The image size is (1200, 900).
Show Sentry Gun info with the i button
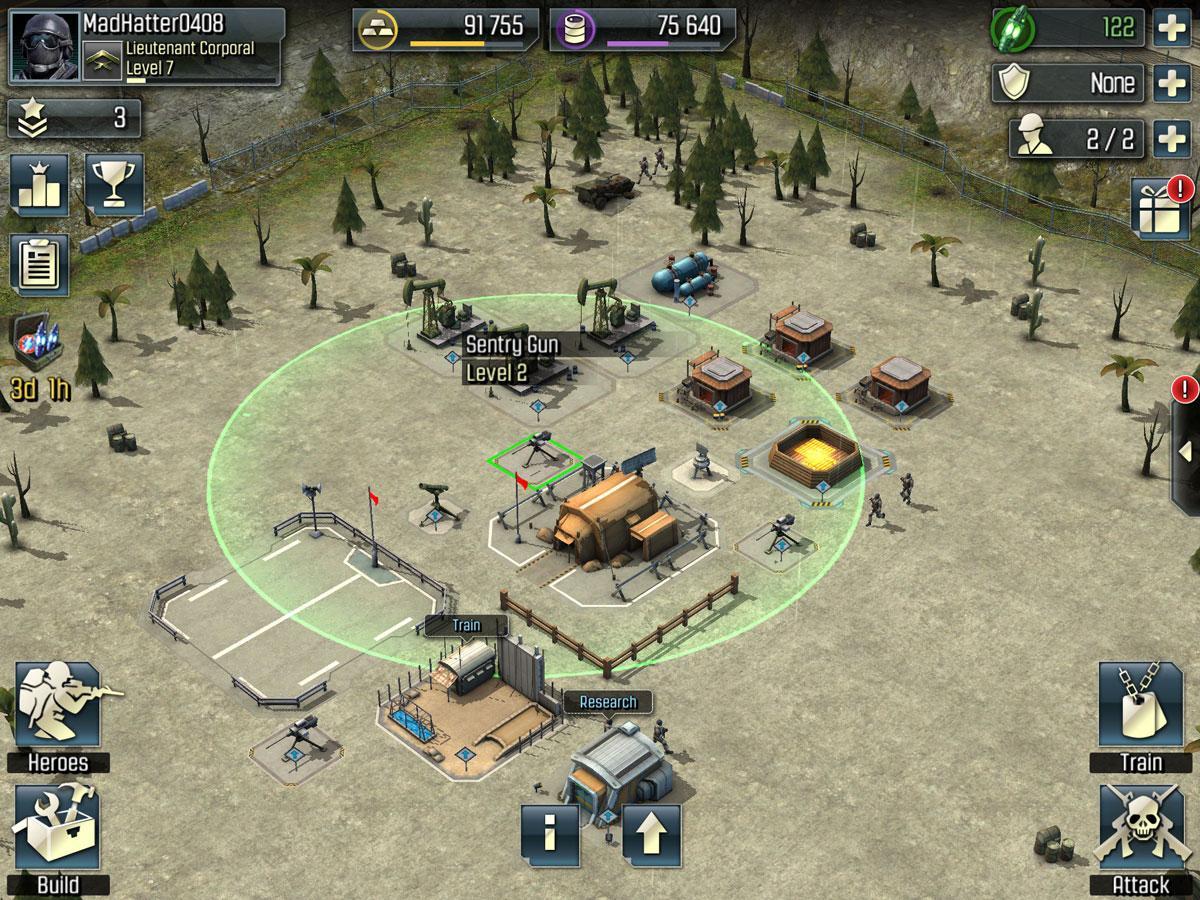click(549, 834)
